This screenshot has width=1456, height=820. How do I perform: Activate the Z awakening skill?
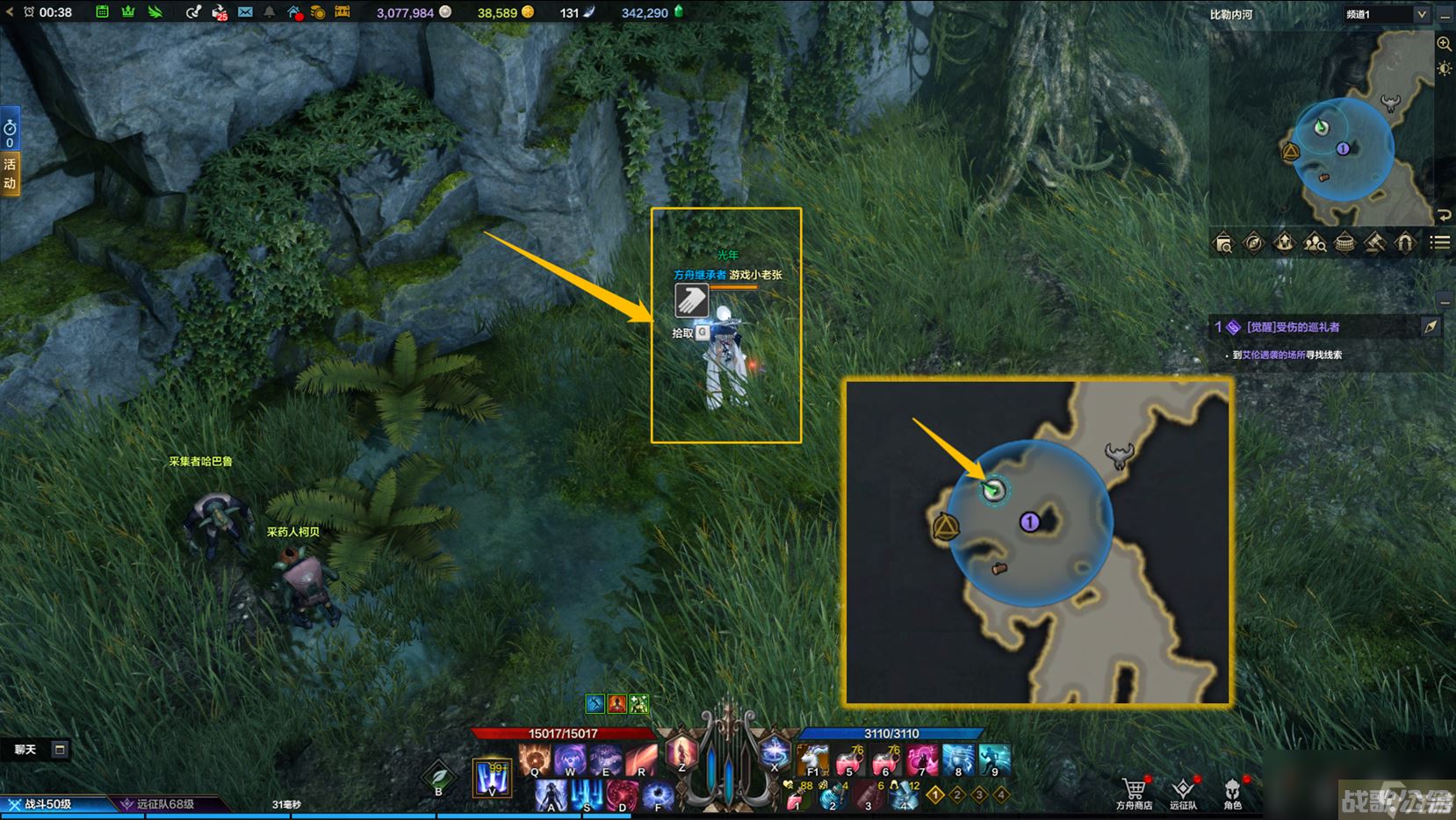pos(681,754)
